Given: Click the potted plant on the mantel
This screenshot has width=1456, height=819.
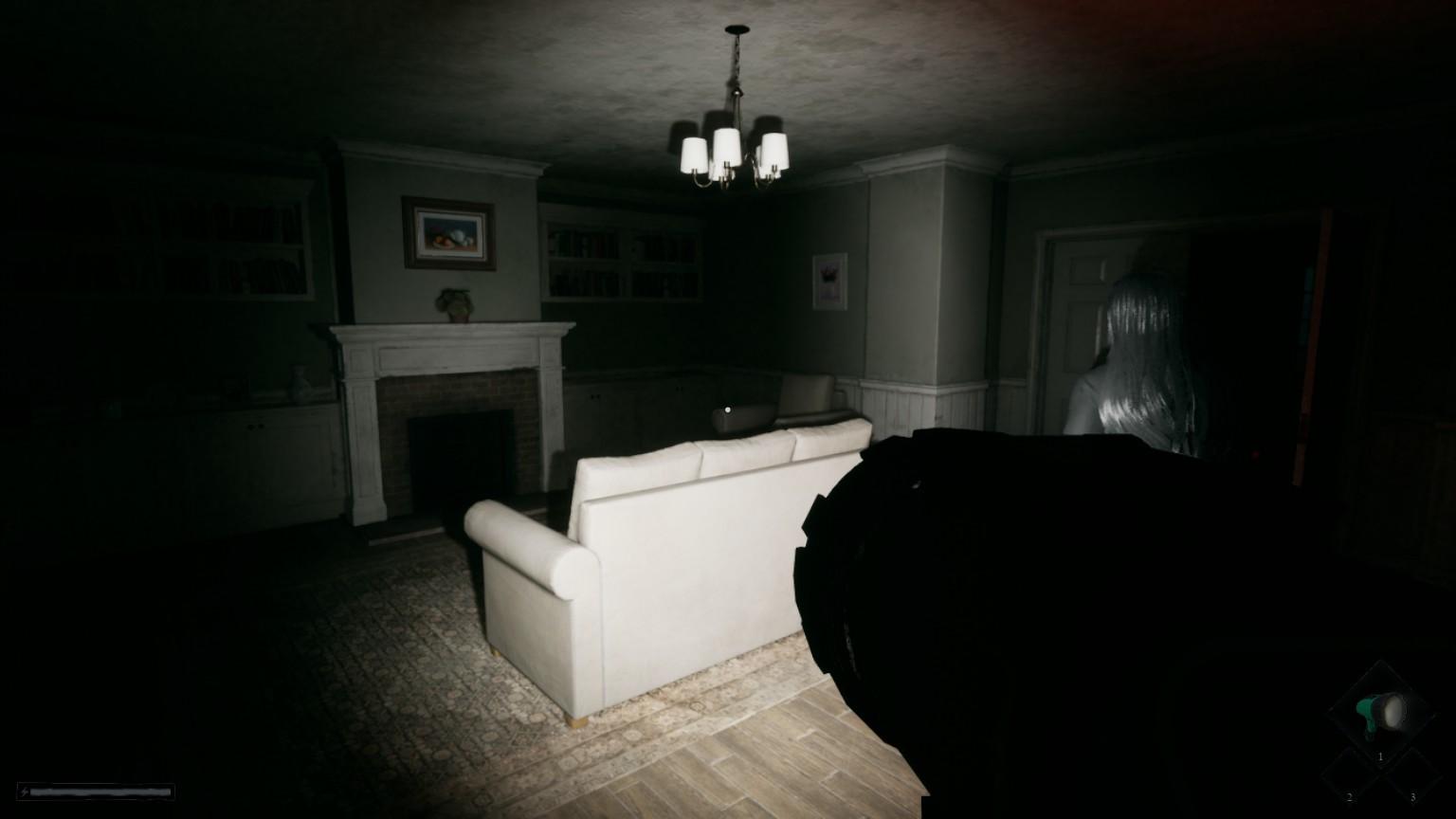Looking at the screenshot, I should 455,303.
